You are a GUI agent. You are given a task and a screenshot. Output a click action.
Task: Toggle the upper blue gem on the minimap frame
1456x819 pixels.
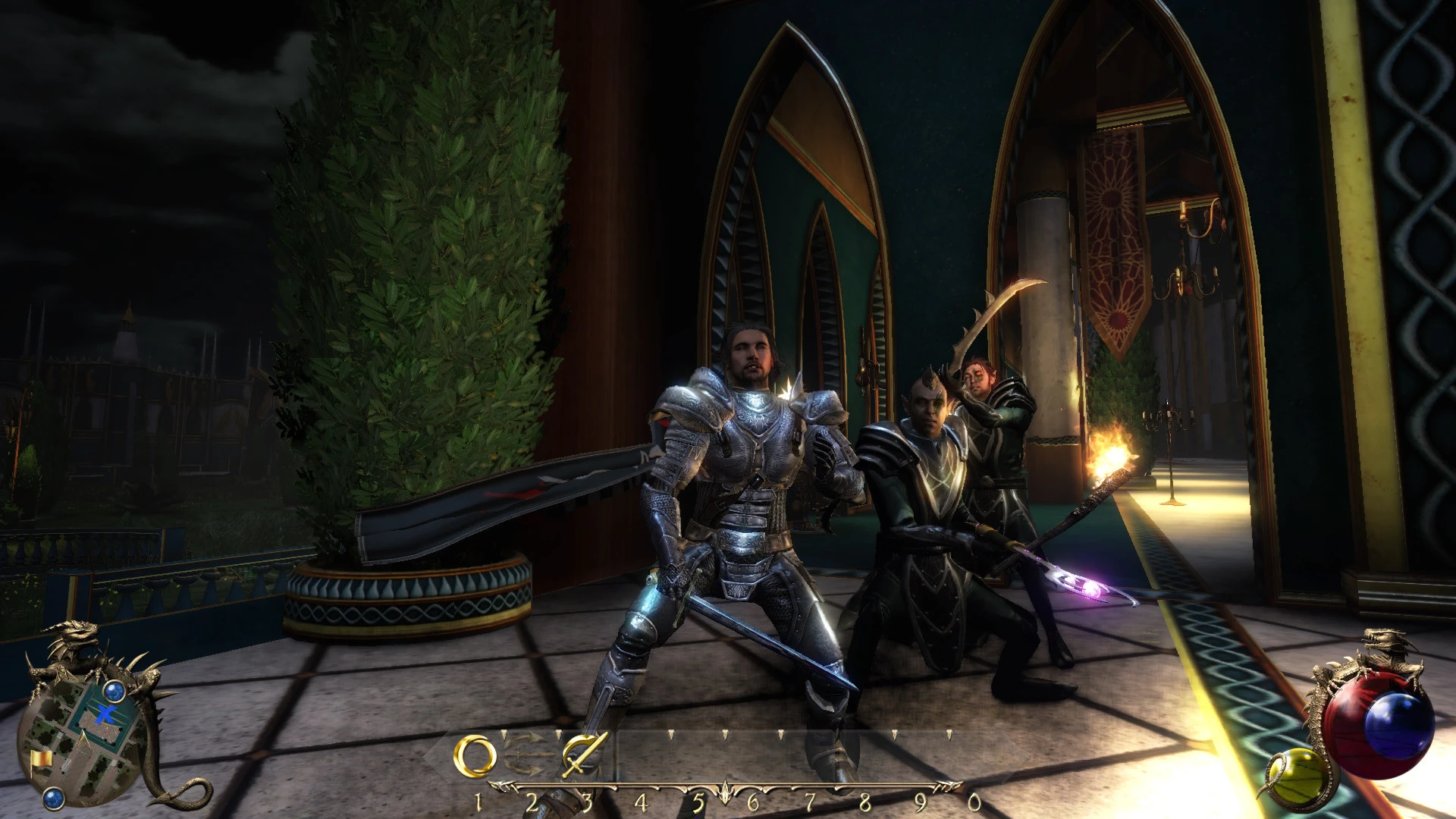click(115, 691)
